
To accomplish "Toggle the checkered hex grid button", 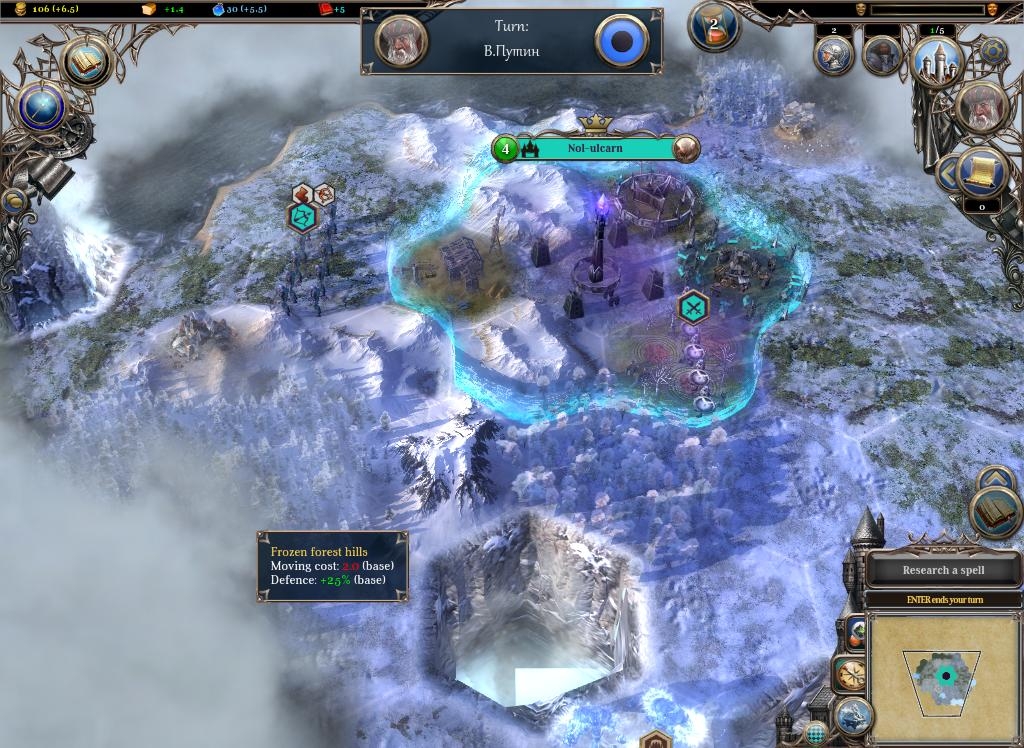I will pyautogui.click(x=818, y=735).
